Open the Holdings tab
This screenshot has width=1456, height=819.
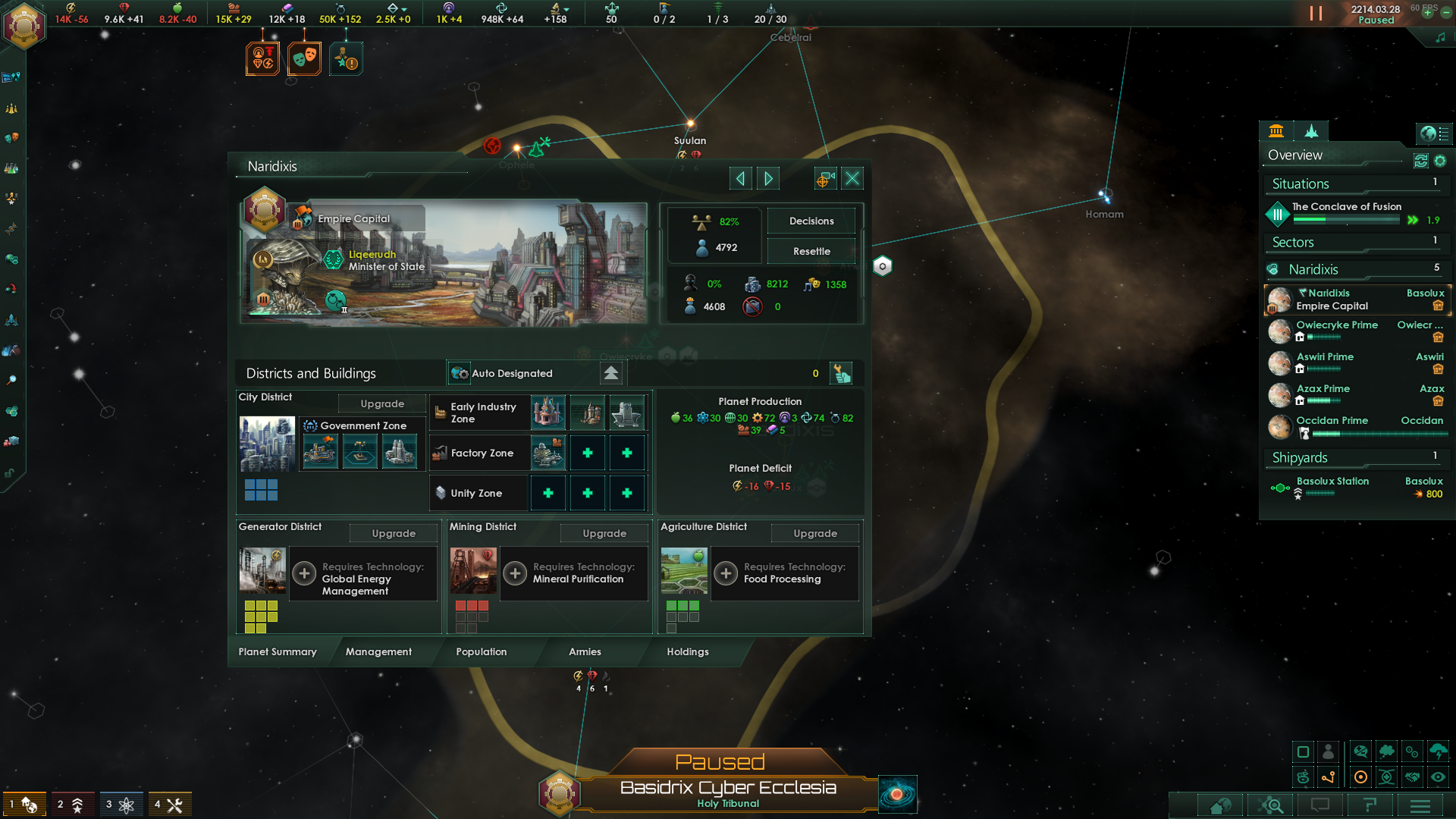687,652
